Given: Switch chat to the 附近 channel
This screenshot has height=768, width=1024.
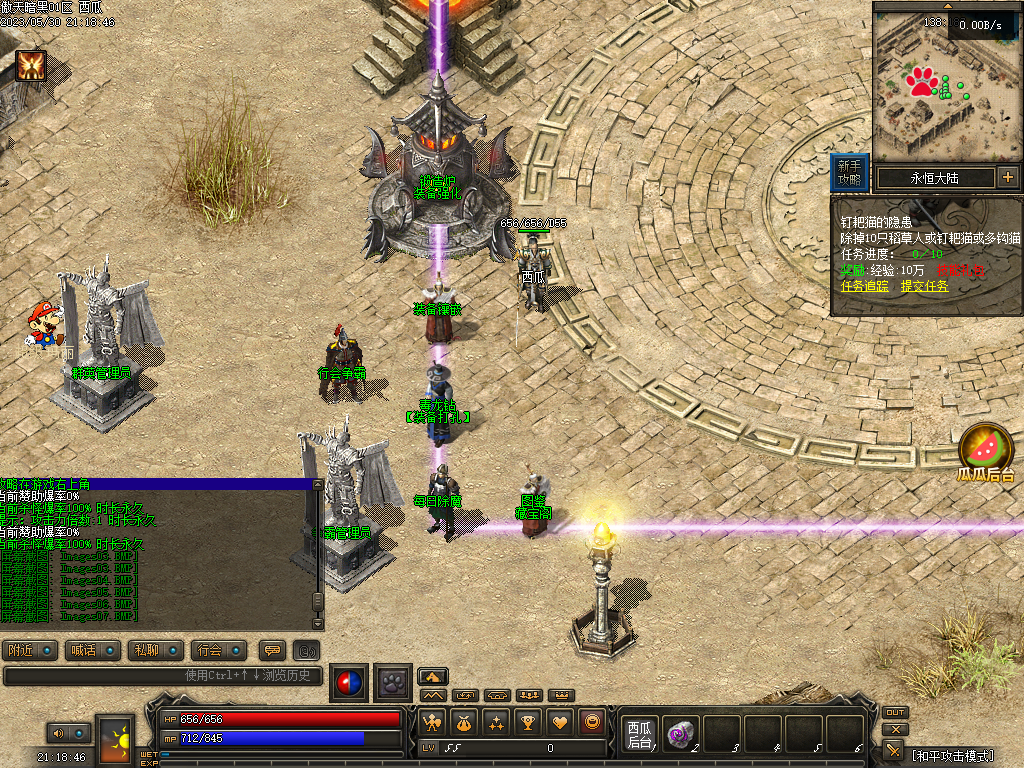Looking at the screenshot, I should 30,650.
